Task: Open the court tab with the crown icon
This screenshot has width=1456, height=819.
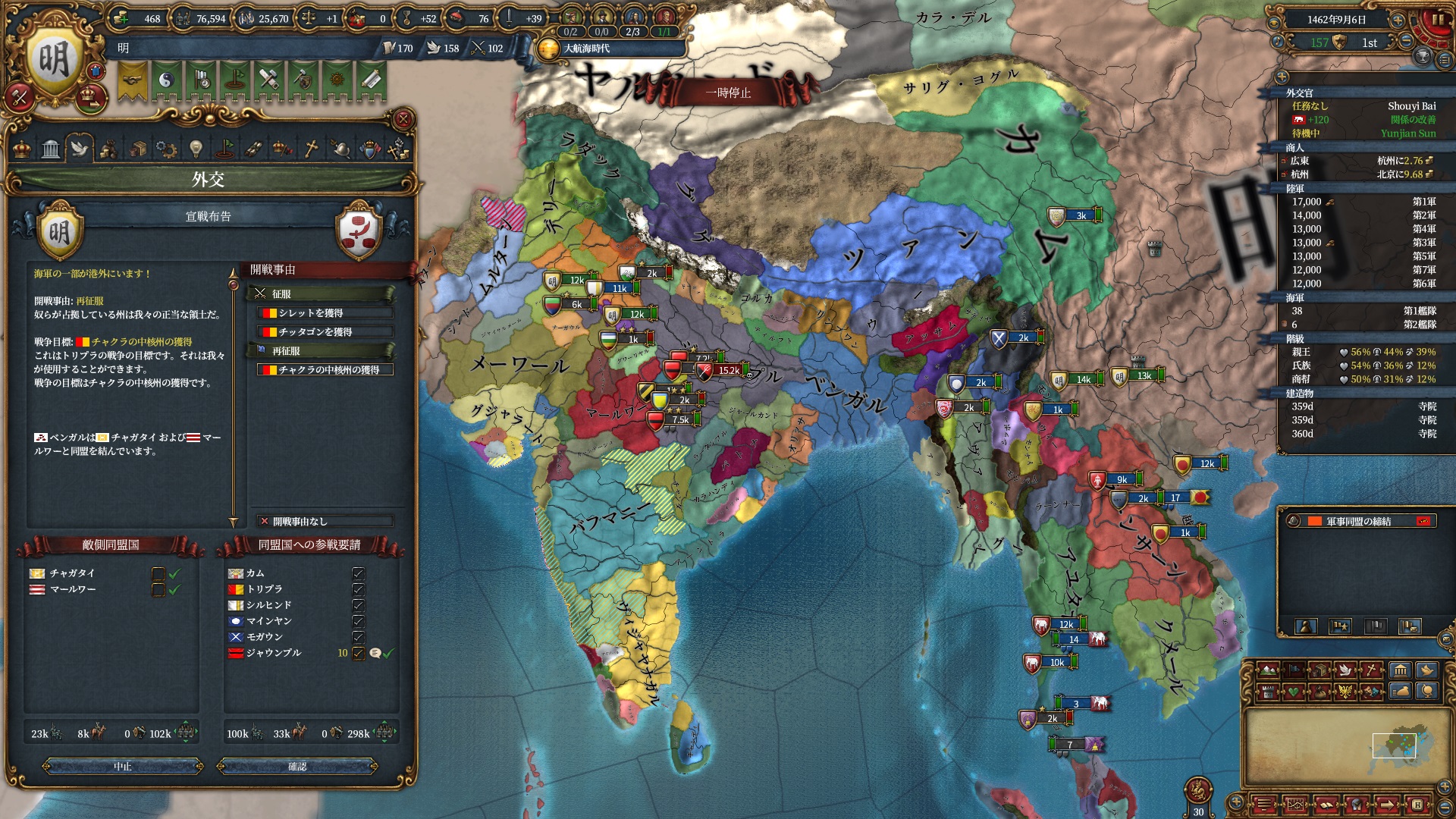Action: coord(22,149)
